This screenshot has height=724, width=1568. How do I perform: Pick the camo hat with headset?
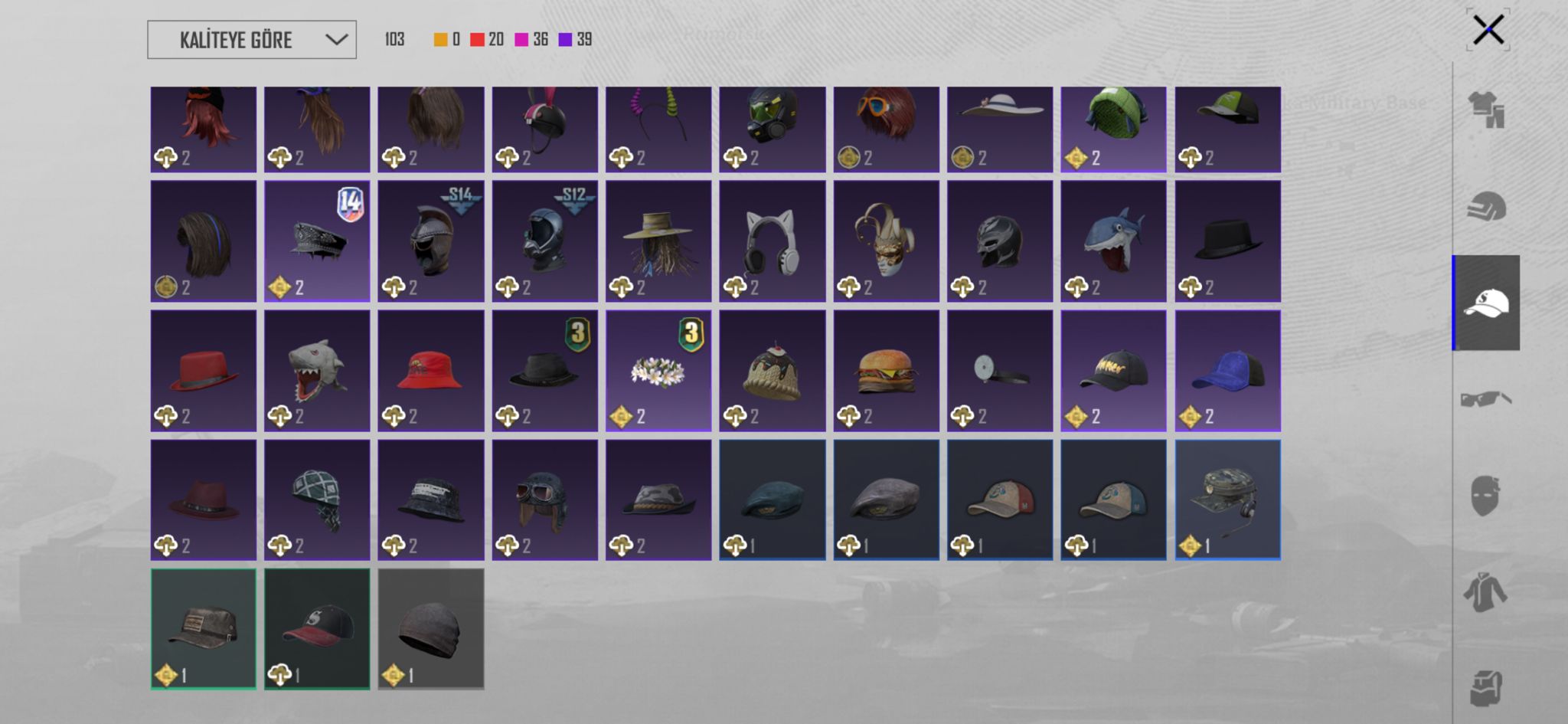tap(1227, 500)
